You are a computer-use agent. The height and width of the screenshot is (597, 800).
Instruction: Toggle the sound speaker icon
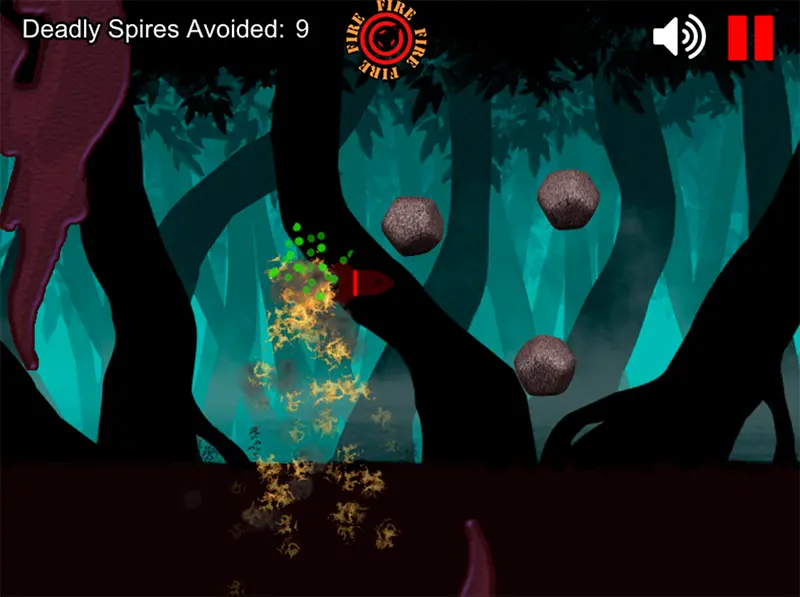pos(679,38)
